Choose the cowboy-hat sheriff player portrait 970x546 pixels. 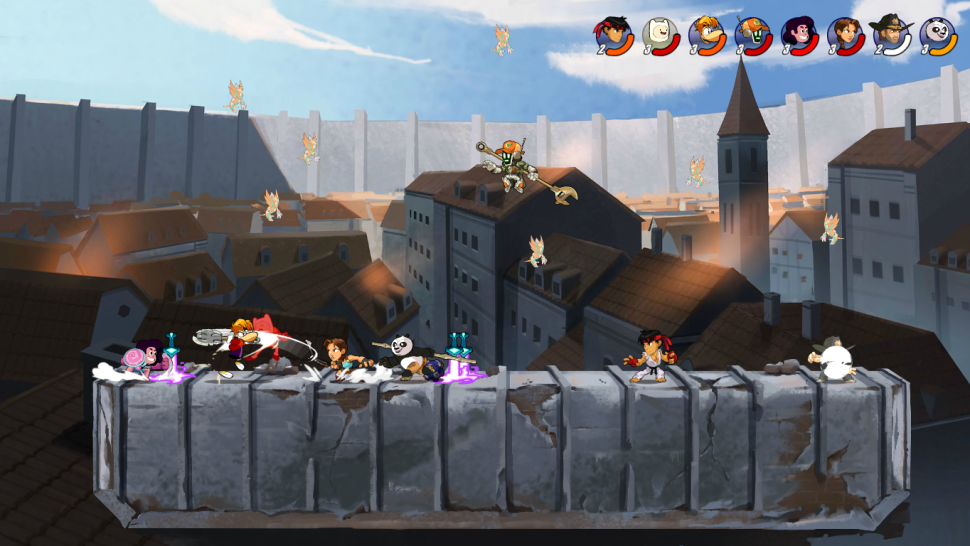tap(891, 34)
